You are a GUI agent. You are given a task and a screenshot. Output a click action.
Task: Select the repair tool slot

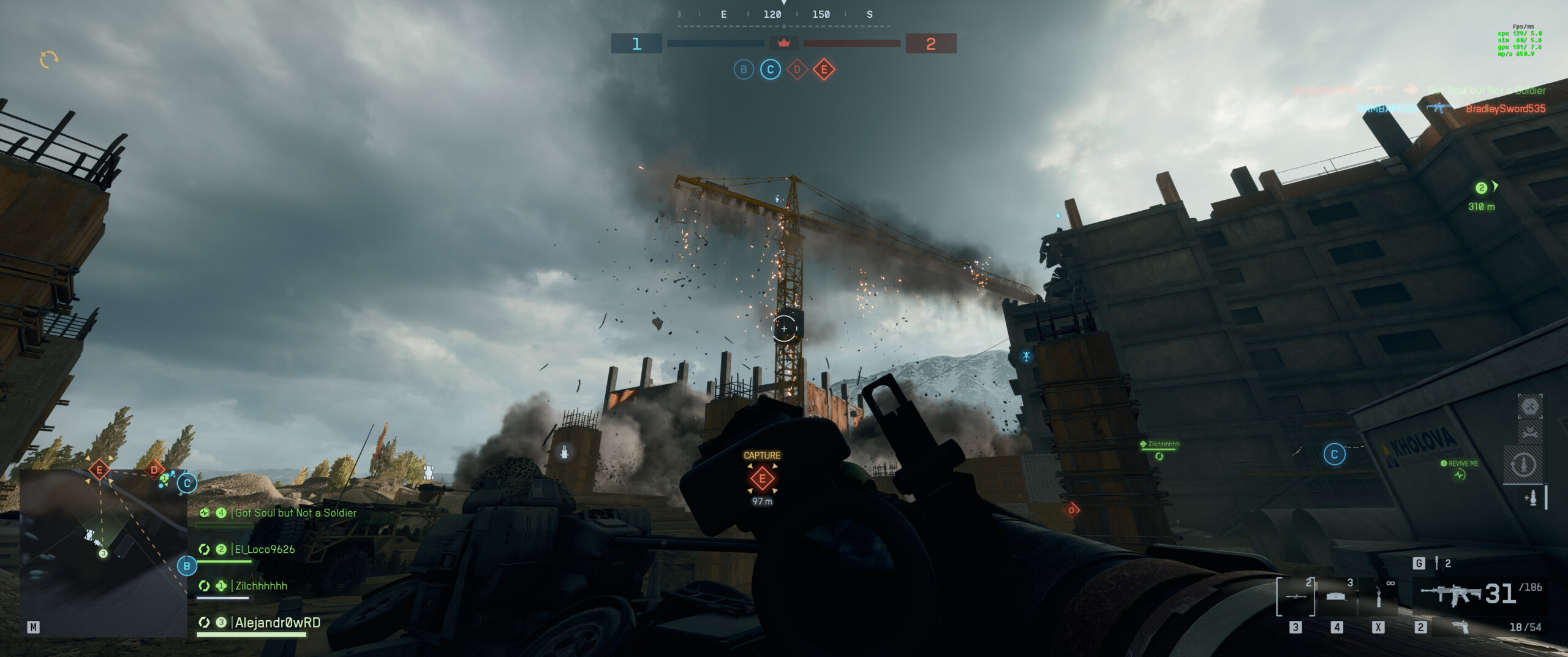[1378, 596]
